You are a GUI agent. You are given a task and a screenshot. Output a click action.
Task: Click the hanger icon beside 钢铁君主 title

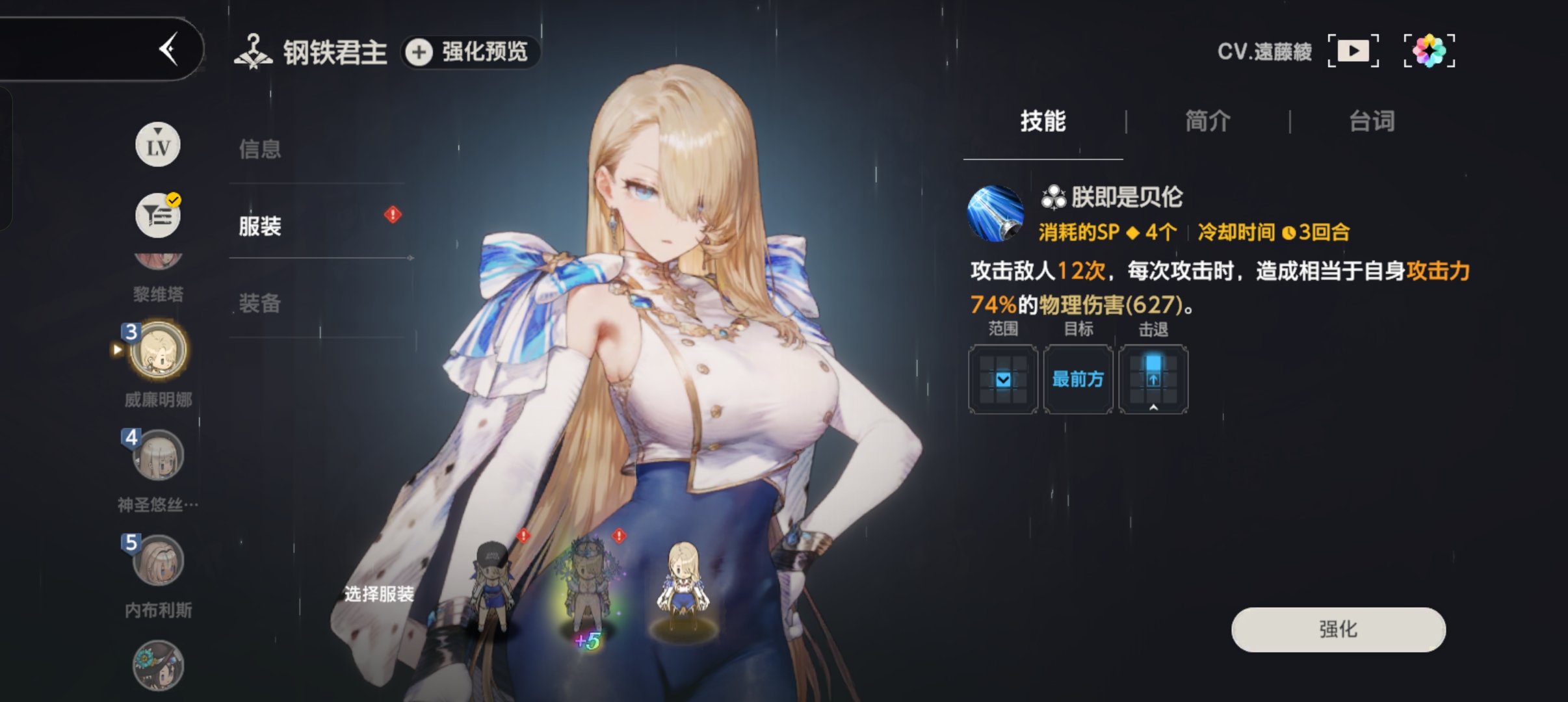pos(254,50)
